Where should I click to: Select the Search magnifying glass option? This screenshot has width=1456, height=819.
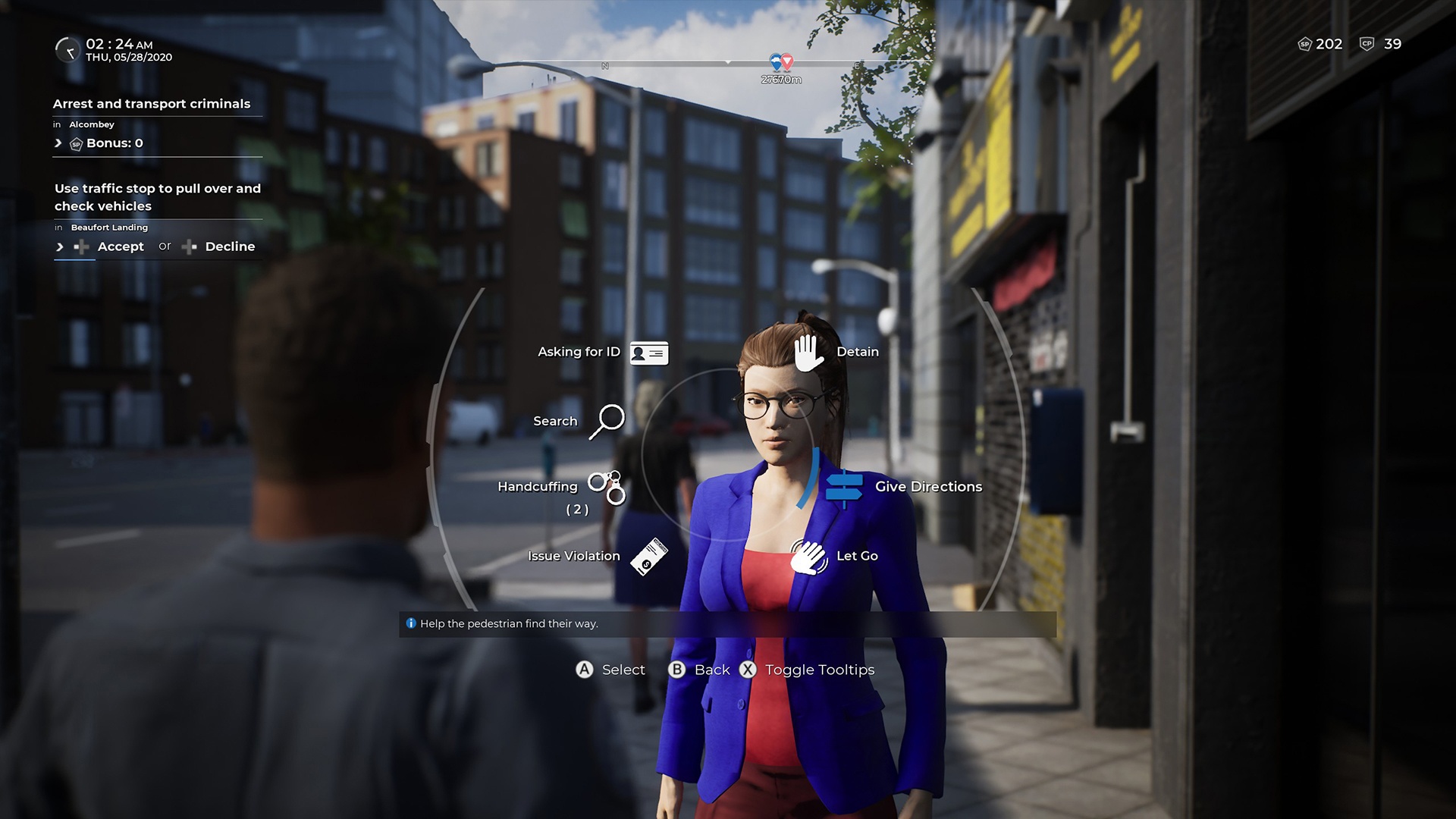pos(607,421)
